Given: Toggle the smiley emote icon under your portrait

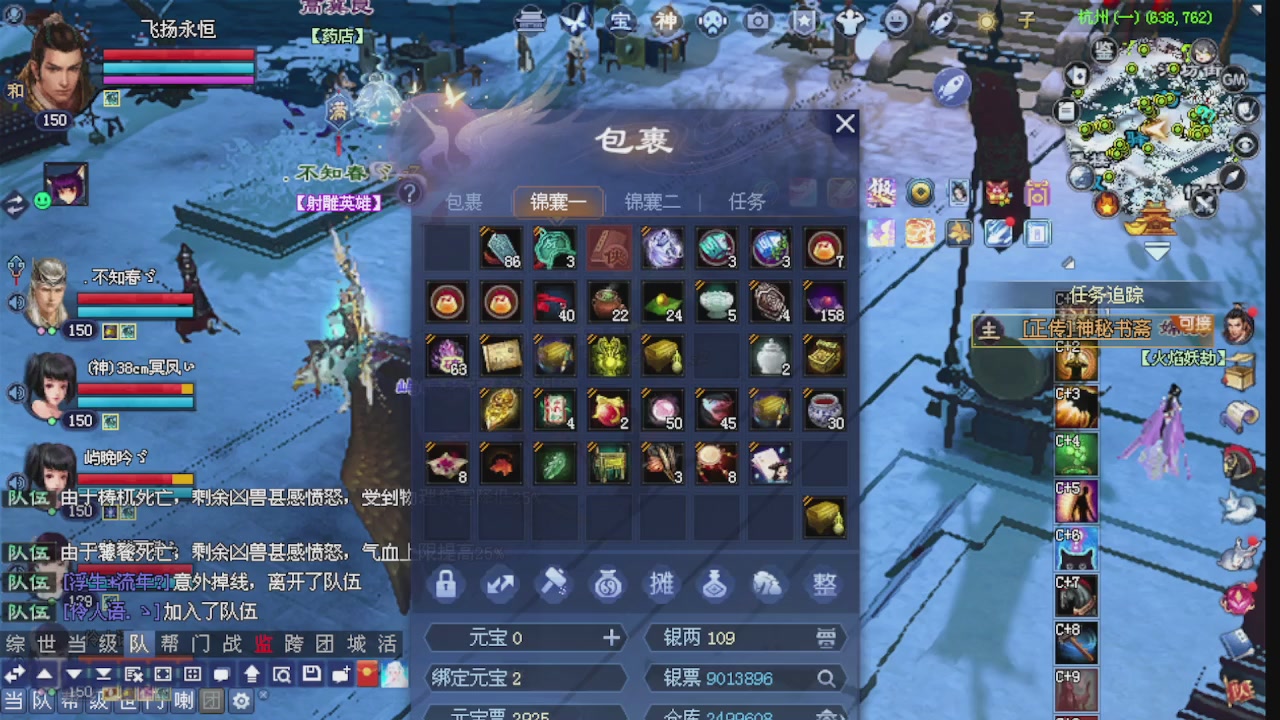Looking at the screenshot, I should pos(40,202).
